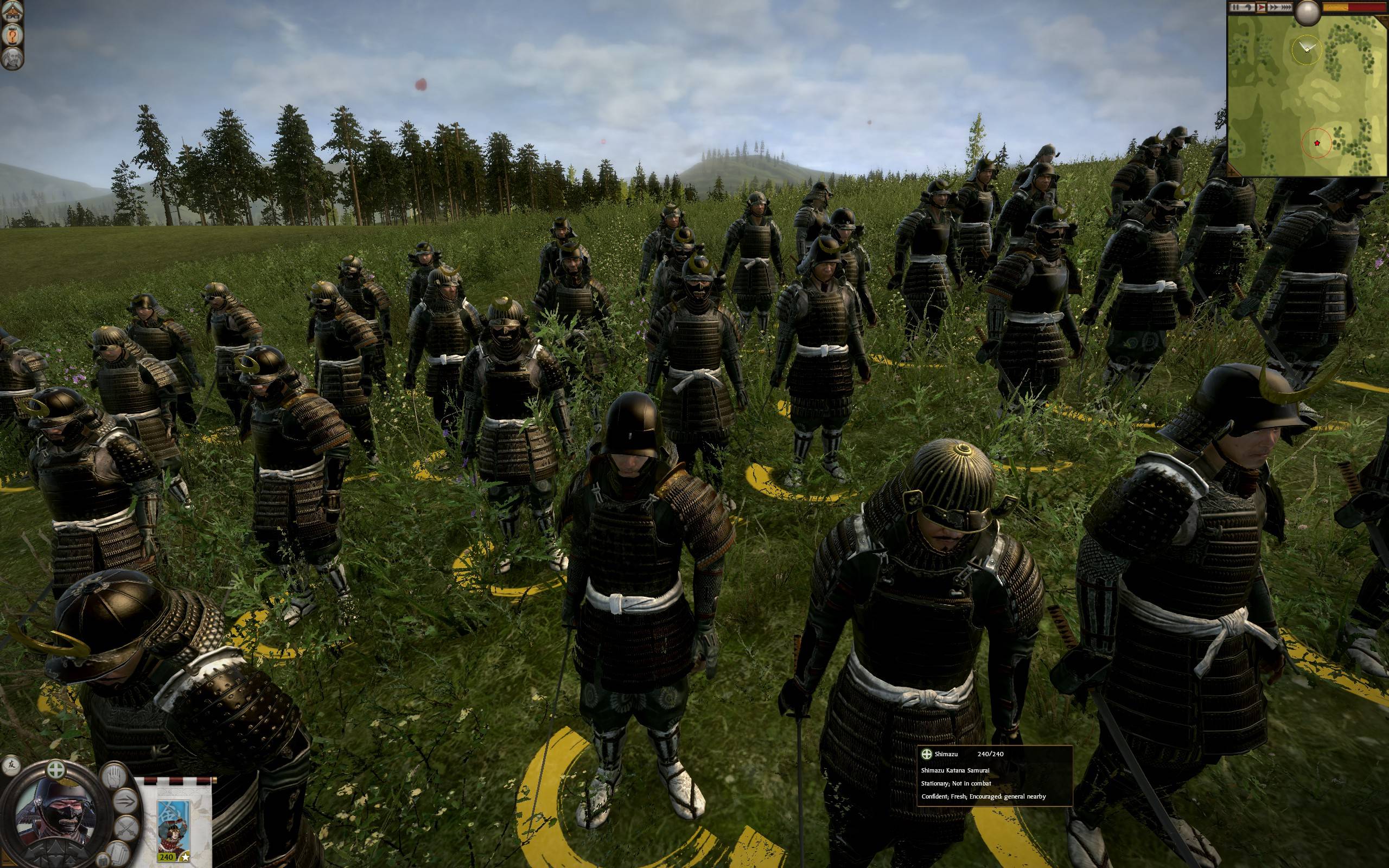This screenshot has height=868, width=1389.
Task: Pause the battle
Action: [x=1234, y=8]
